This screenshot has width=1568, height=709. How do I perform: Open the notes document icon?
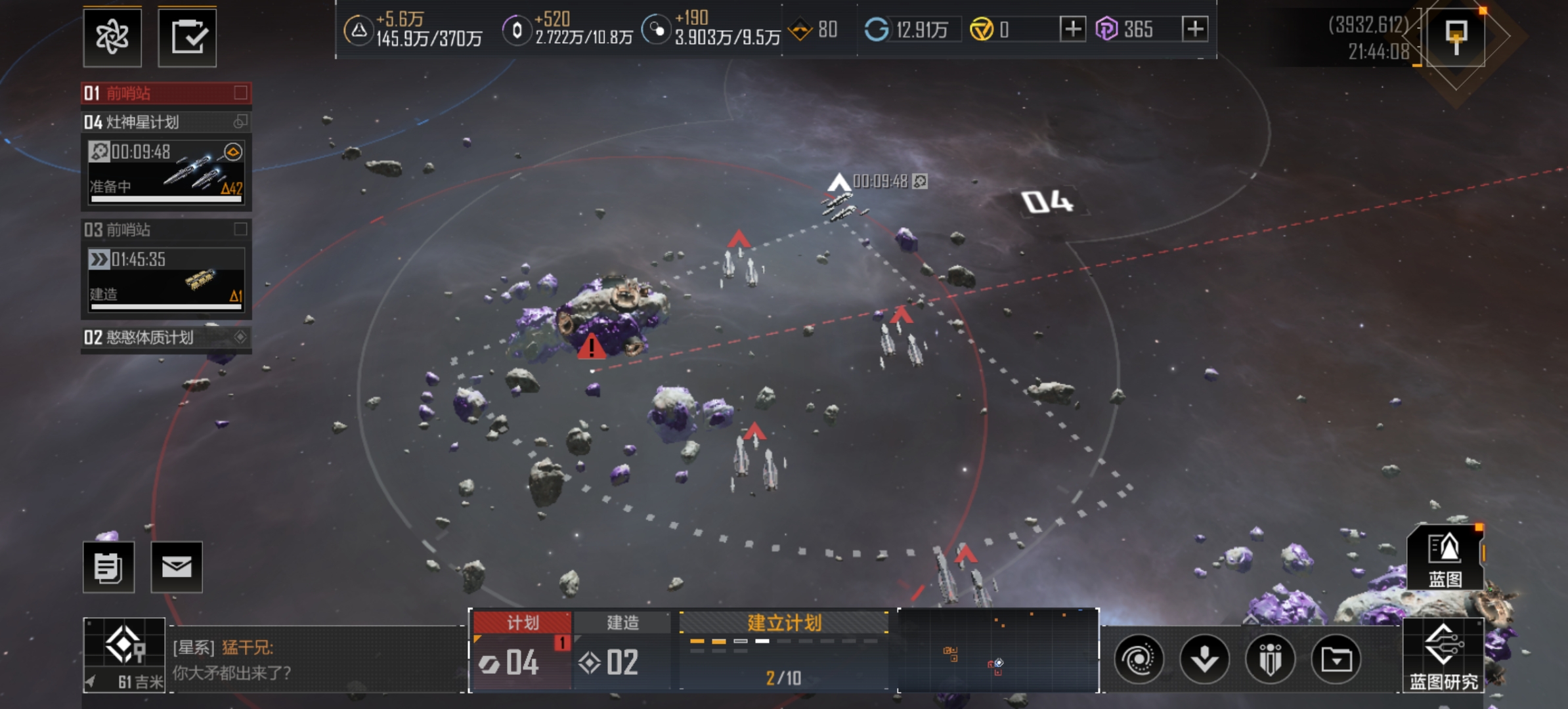tap(108, 567)
